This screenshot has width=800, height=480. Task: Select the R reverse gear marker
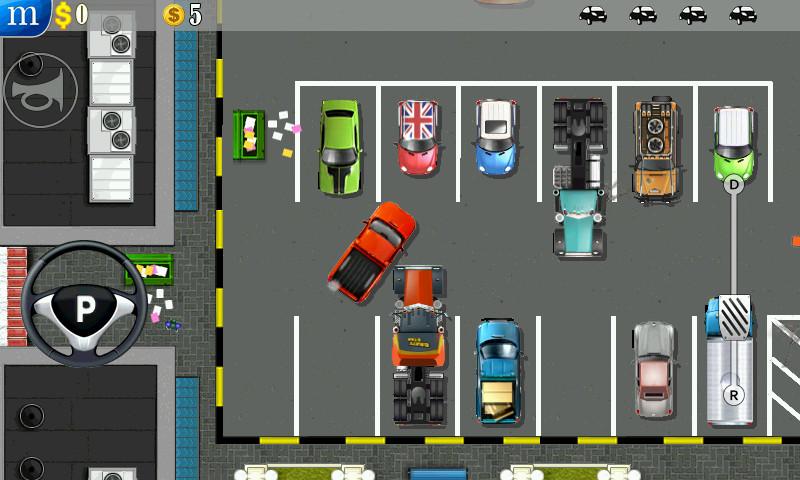coord(734,395)
